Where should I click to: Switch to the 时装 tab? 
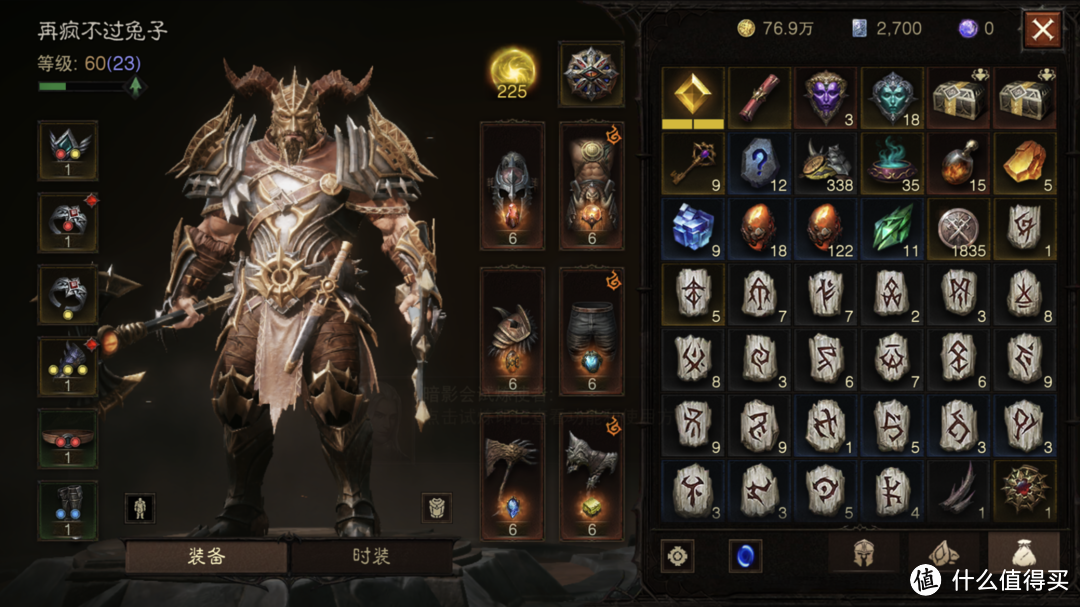[x=370, y=556]
